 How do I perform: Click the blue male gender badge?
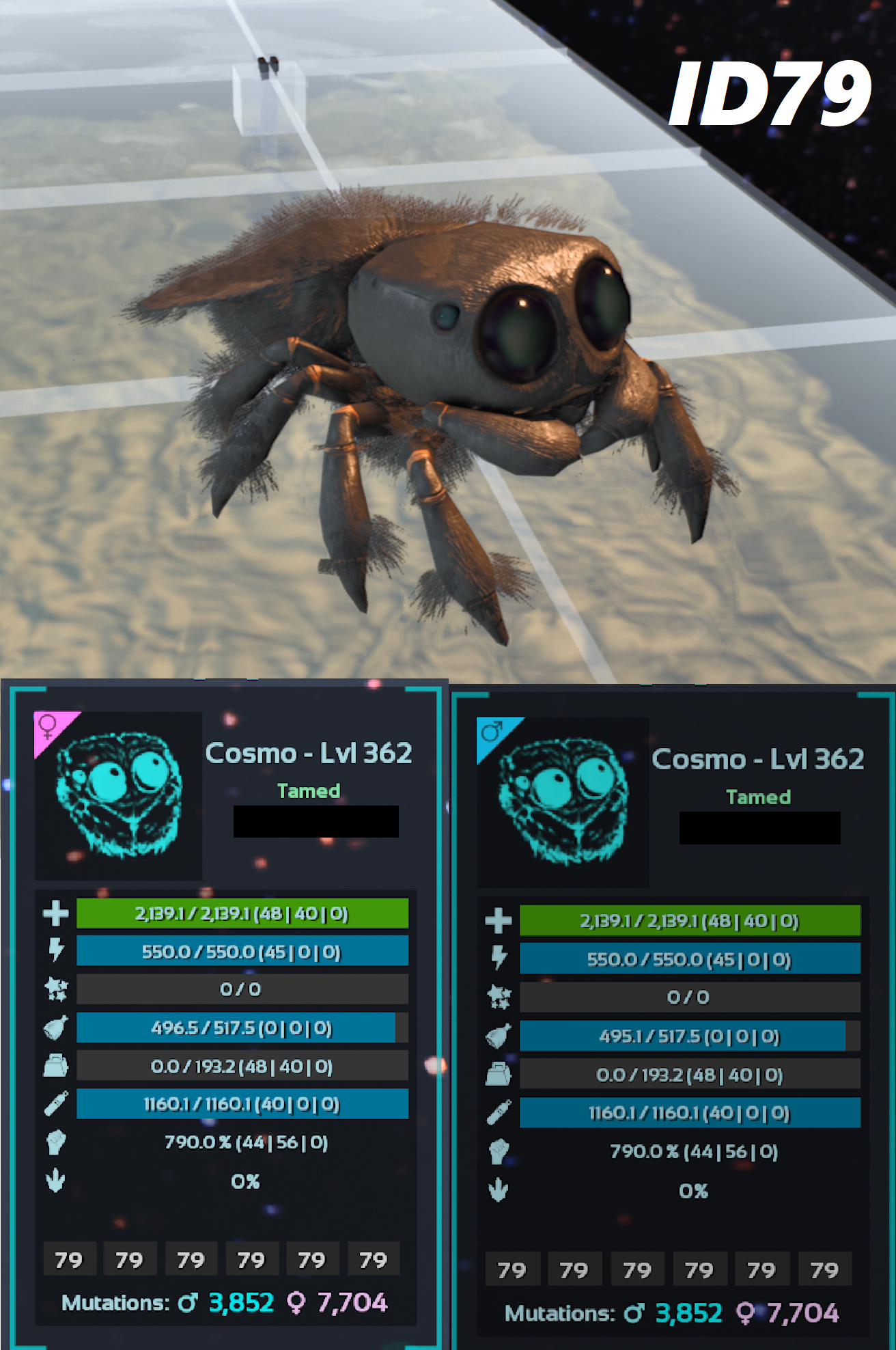pyautogui.click(x=492, y=732)
